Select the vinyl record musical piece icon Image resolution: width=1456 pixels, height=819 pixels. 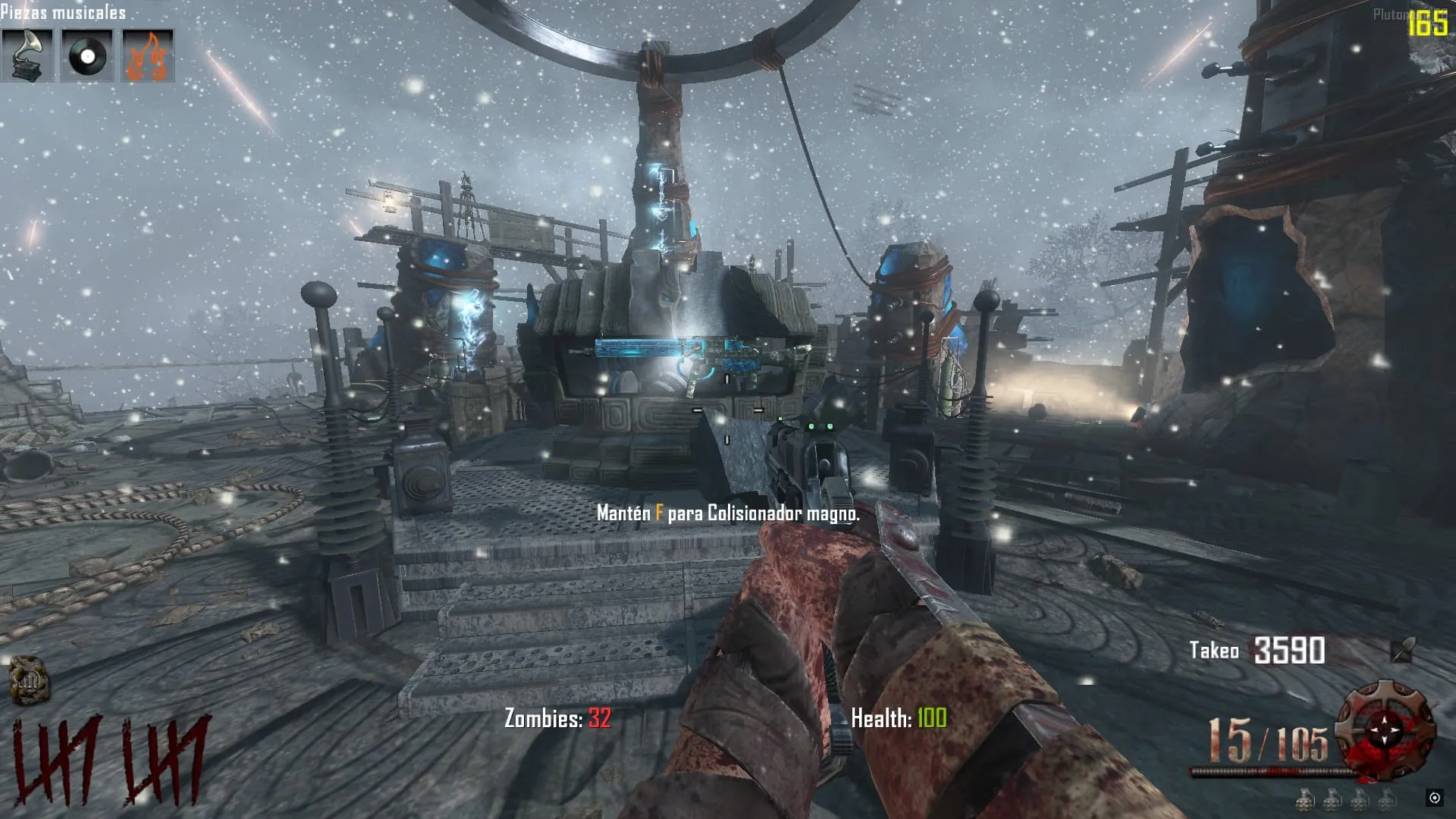87,55
